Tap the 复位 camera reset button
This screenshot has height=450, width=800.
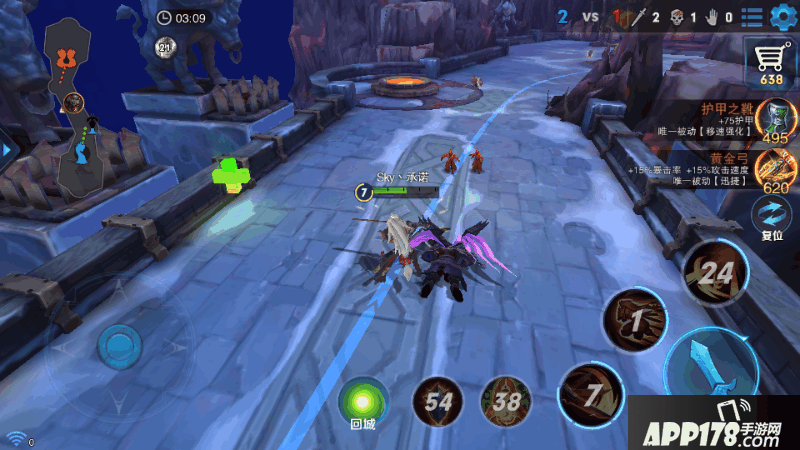pos(771,217)
